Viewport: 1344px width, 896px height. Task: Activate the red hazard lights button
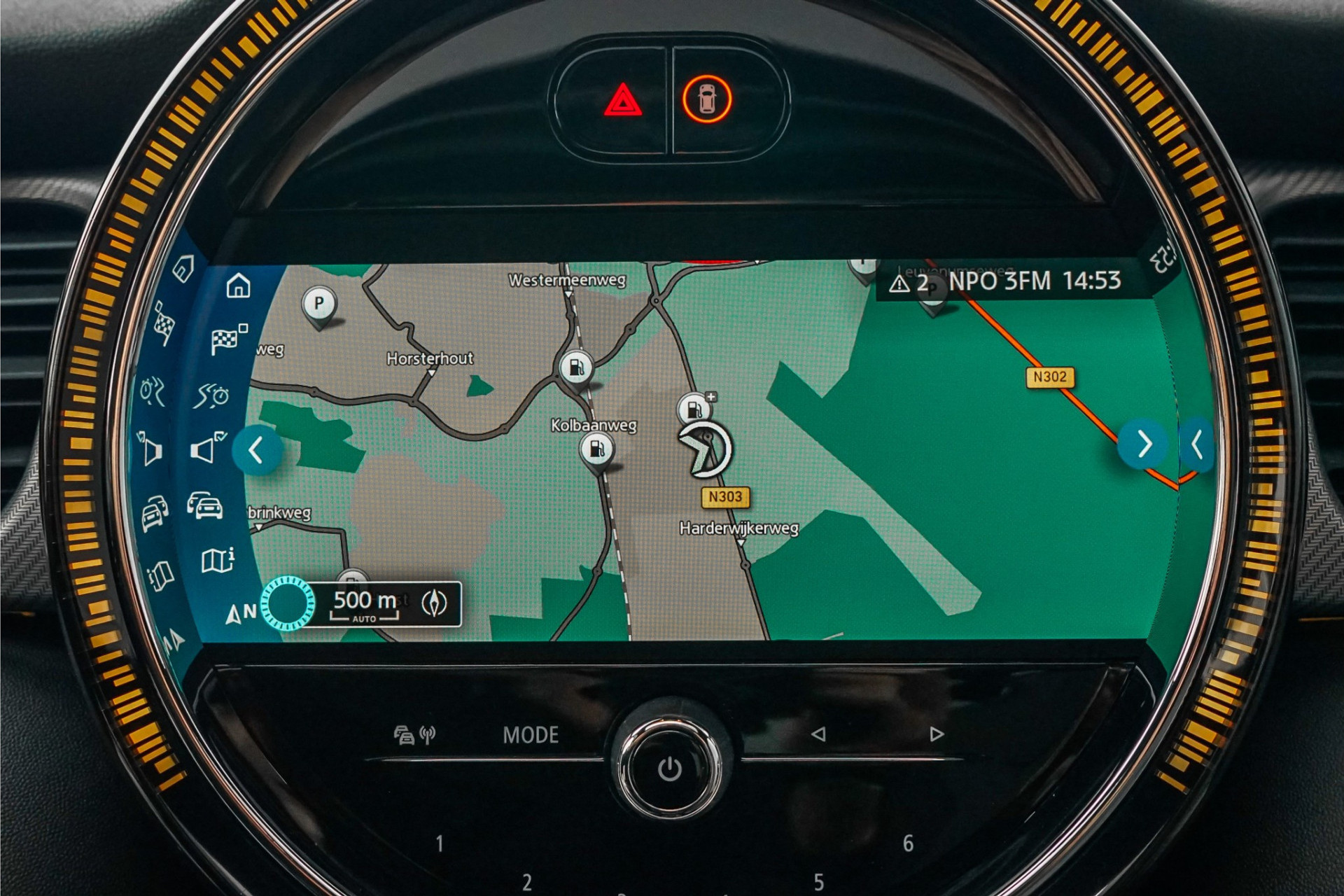pos(622,101)
